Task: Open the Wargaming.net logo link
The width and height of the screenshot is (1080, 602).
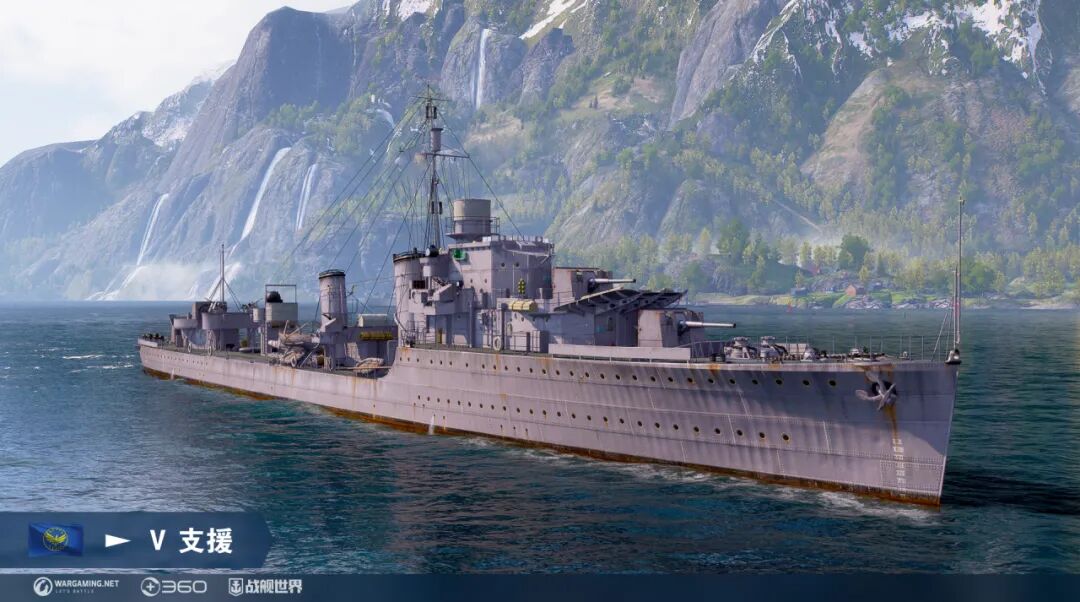Action: click(76, 586)
